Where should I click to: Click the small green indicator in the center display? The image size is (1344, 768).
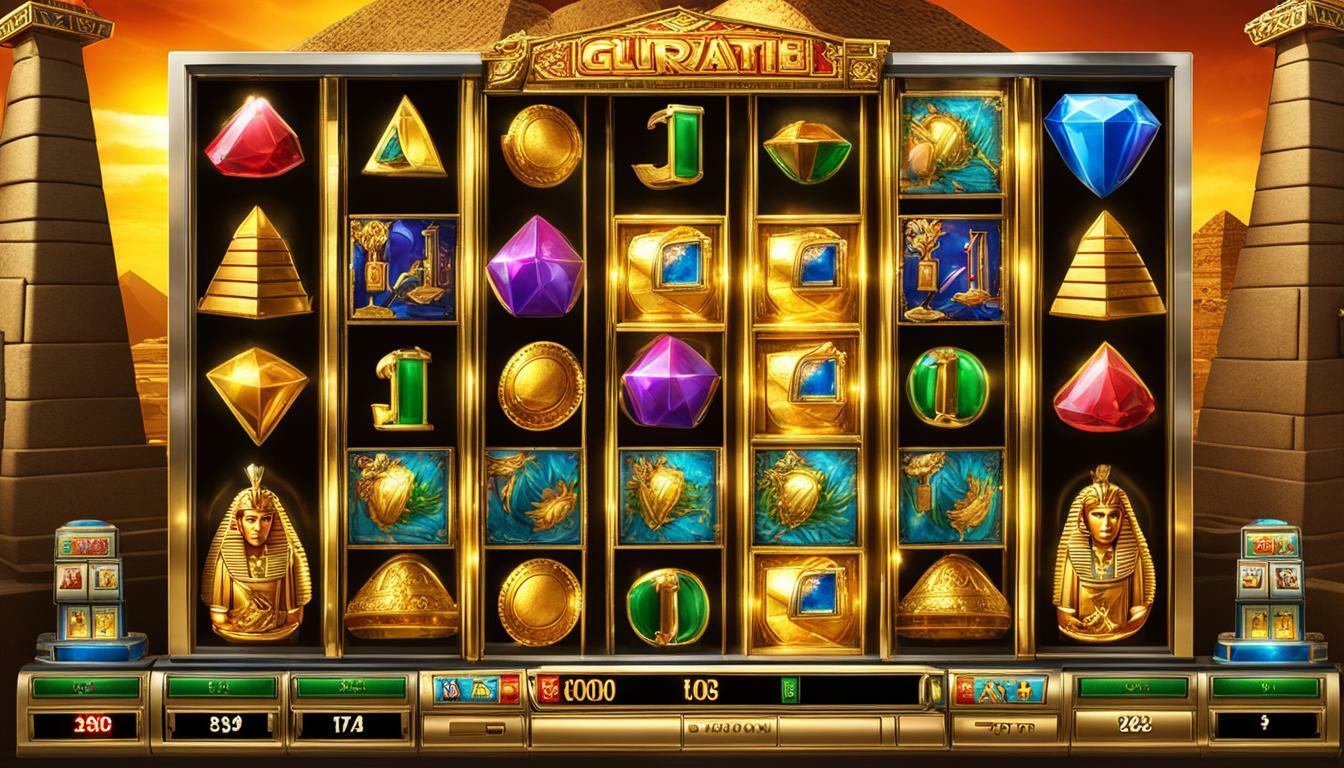pyautogui.click(x=789, y=689)
